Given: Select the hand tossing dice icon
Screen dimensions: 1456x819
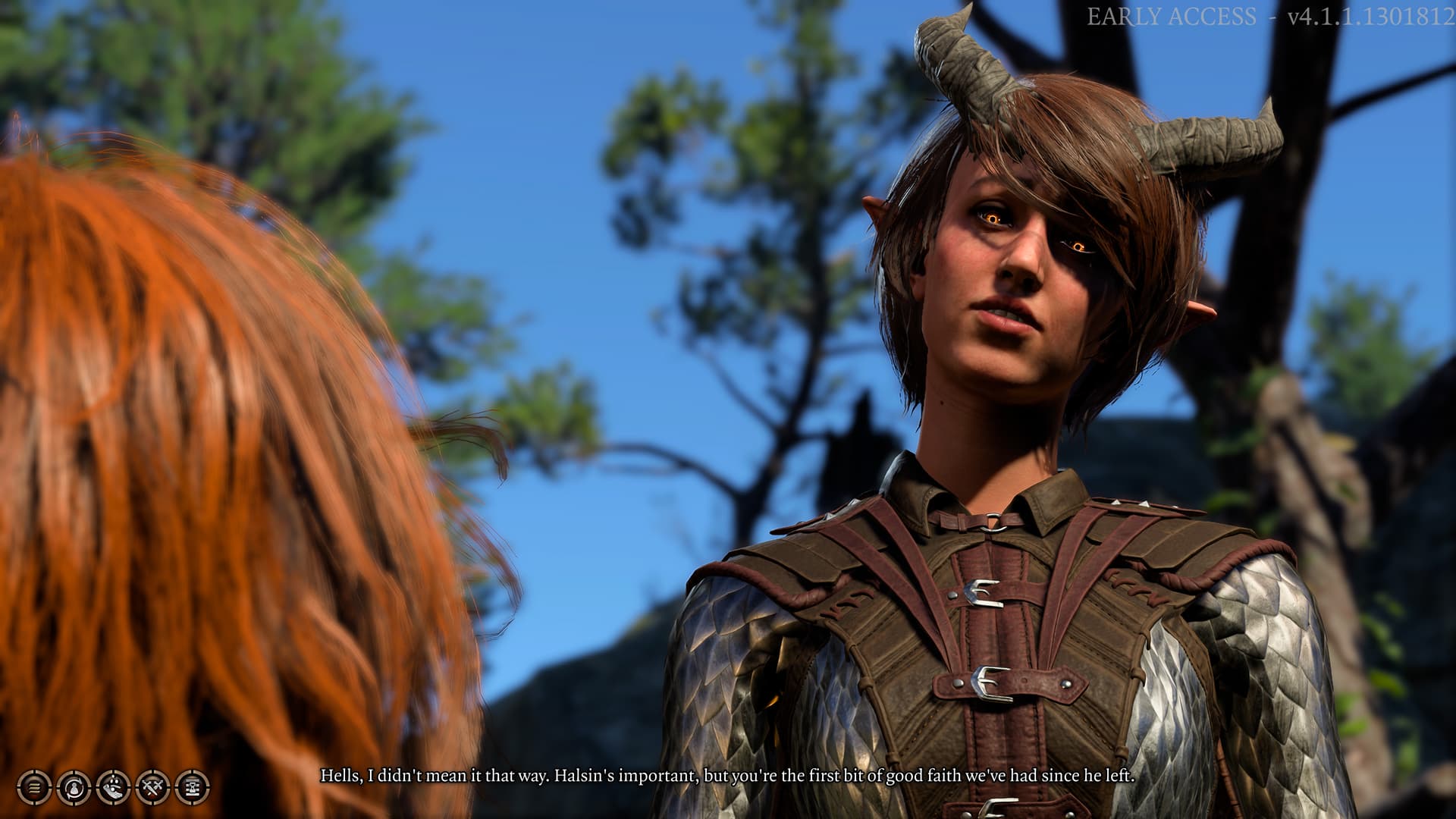Looking at the screenshot, I should click(x=114, y=786).
